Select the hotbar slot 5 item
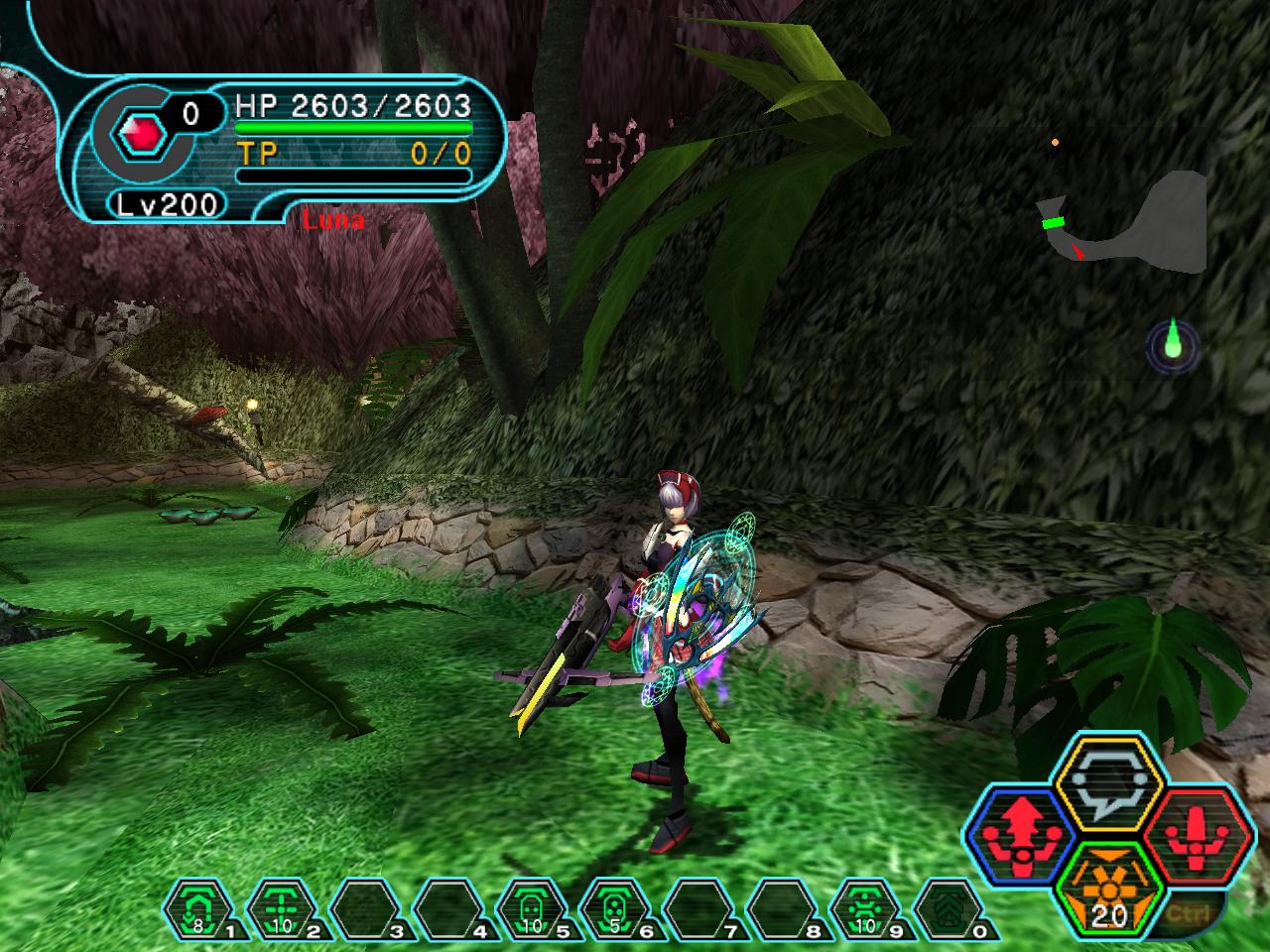 click(x=532, y=909)
